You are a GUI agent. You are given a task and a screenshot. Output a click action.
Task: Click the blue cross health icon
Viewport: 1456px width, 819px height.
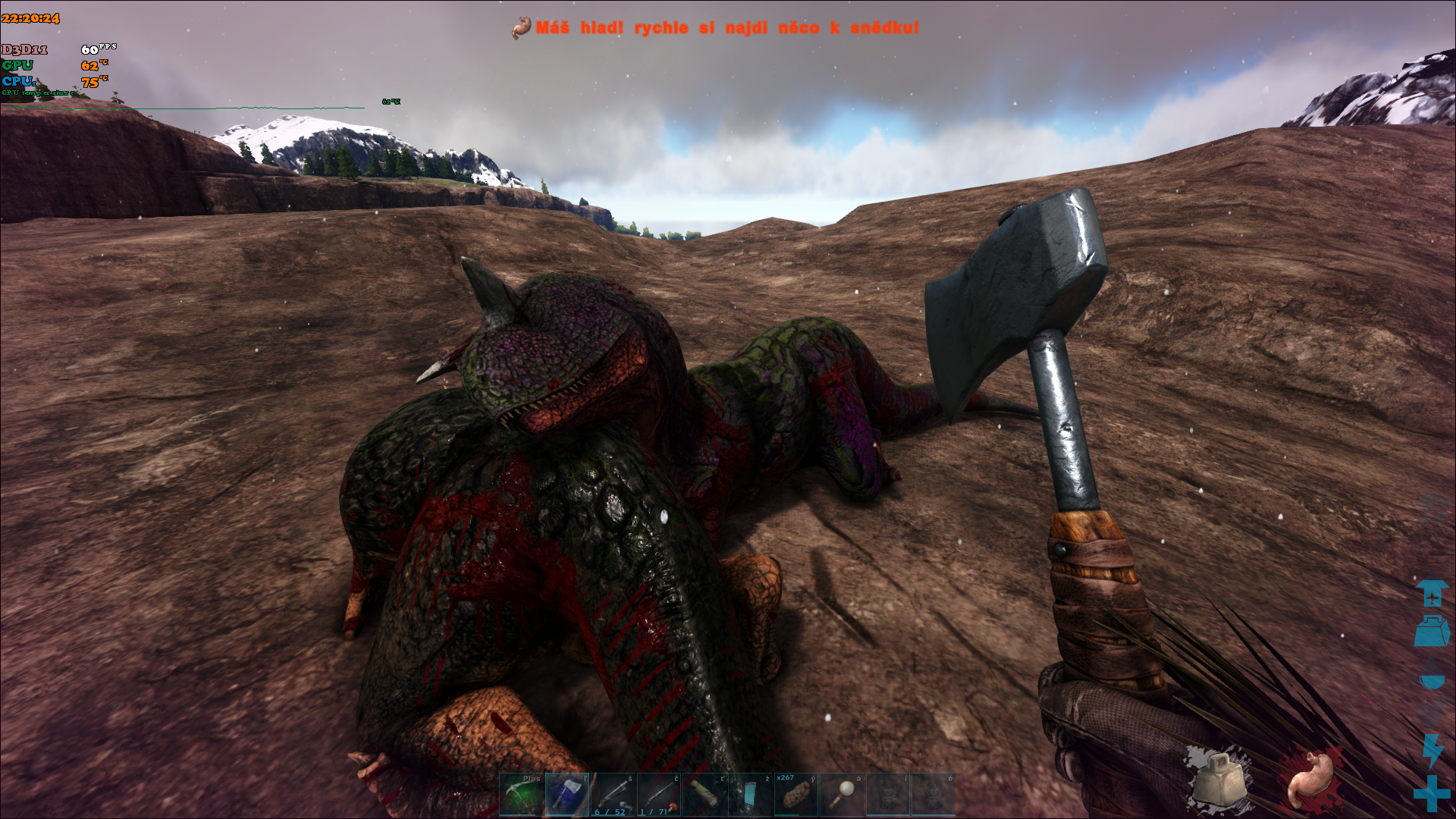[x=1431, y=793]
